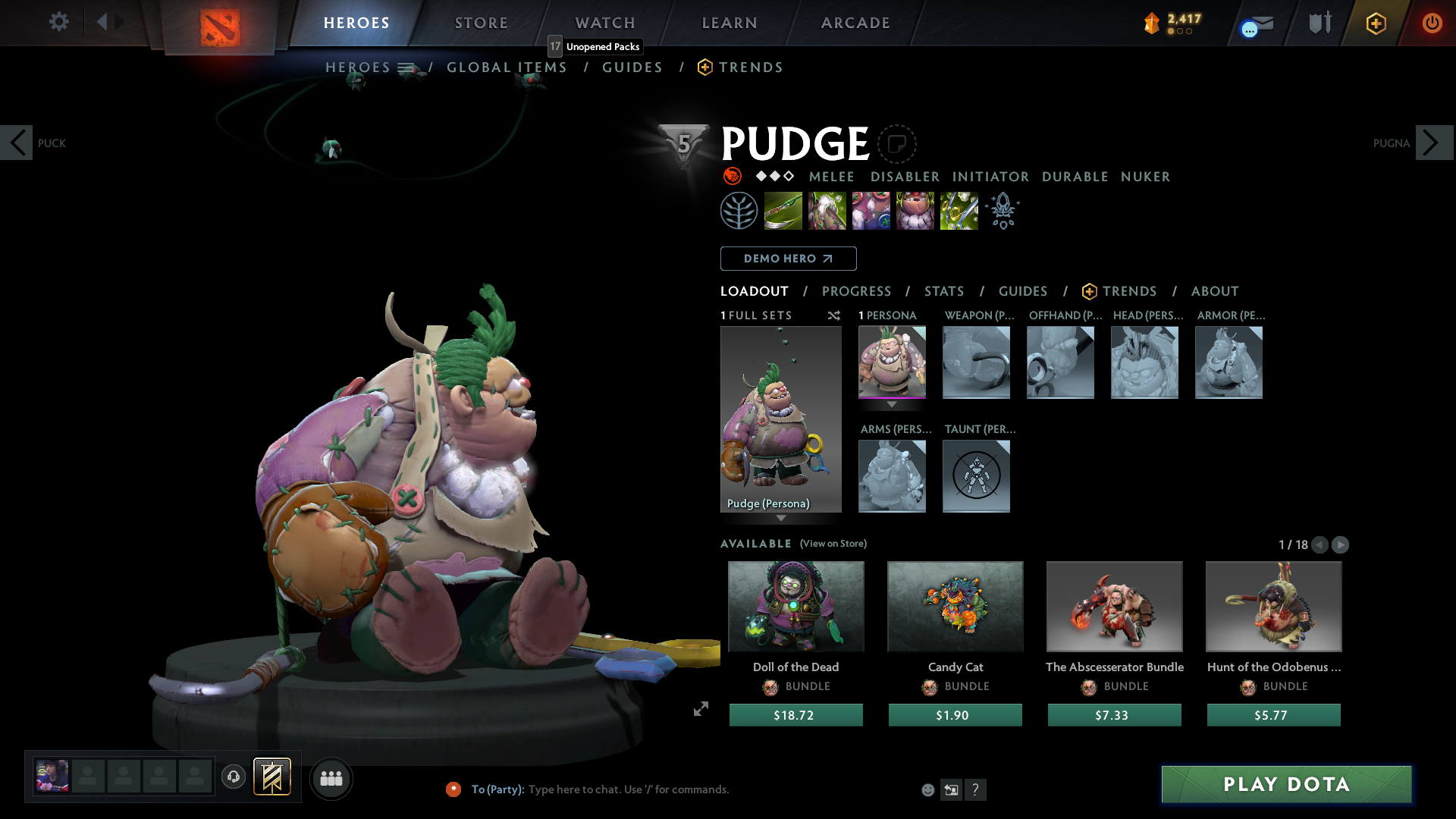Launch Demo Hero mode
The height and width of the screenshot is (819, 1456).
click(788, 259)
